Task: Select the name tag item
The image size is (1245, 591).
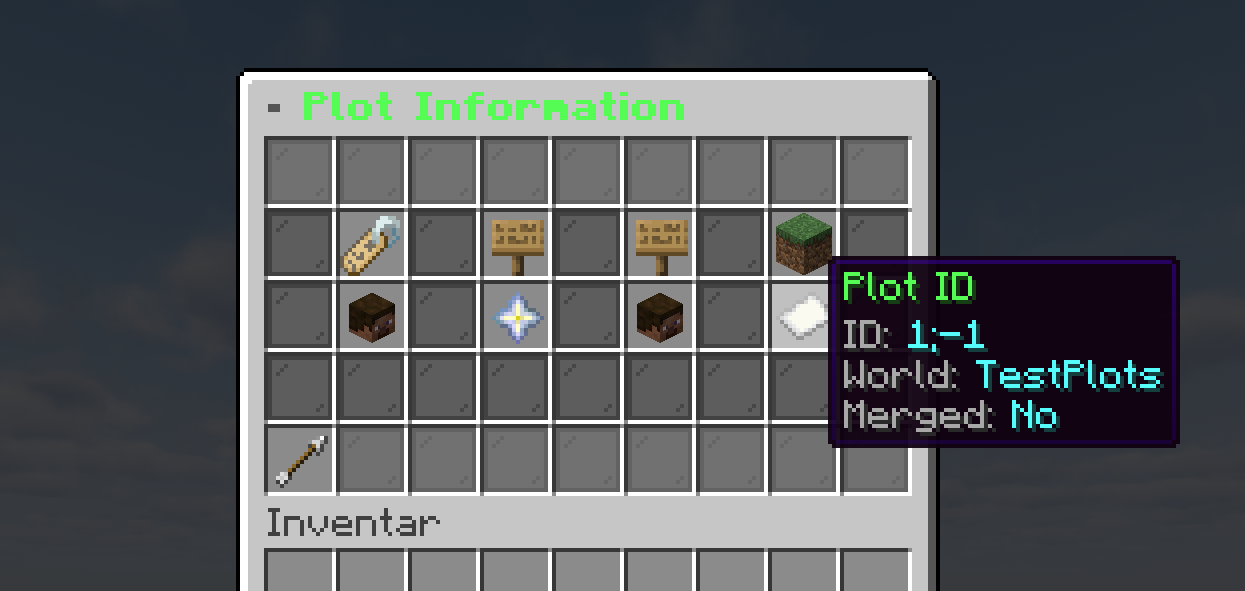Action: [x=372, y=245]
